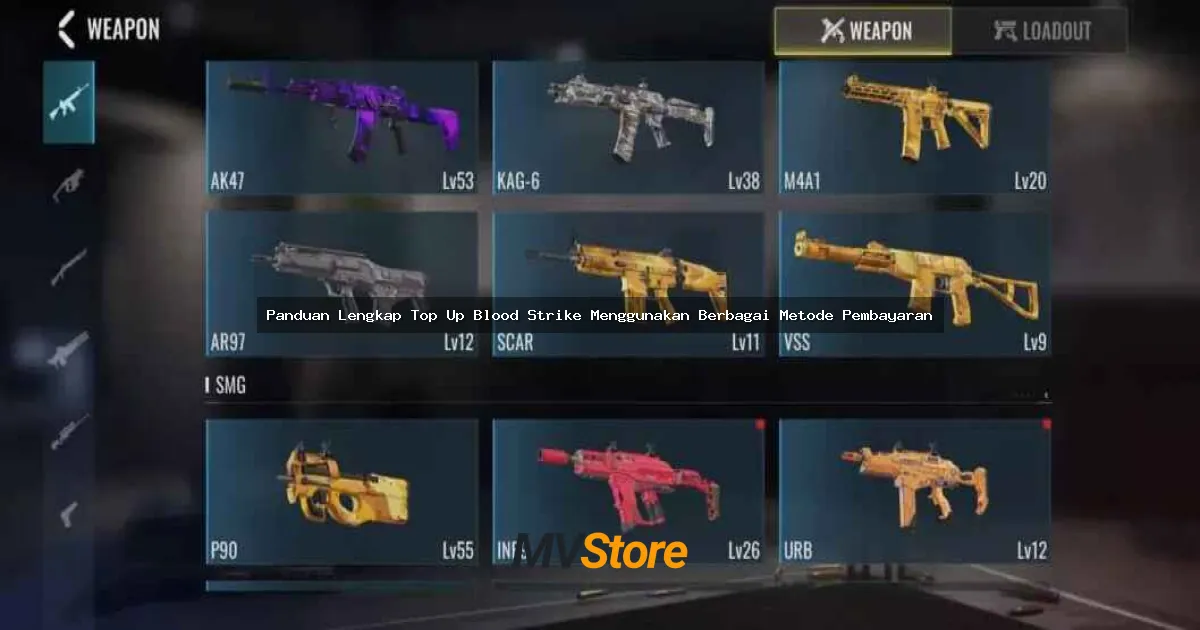Select the highlighted assault rifle category icon
1200x630 pixels.
pos(69,102)
